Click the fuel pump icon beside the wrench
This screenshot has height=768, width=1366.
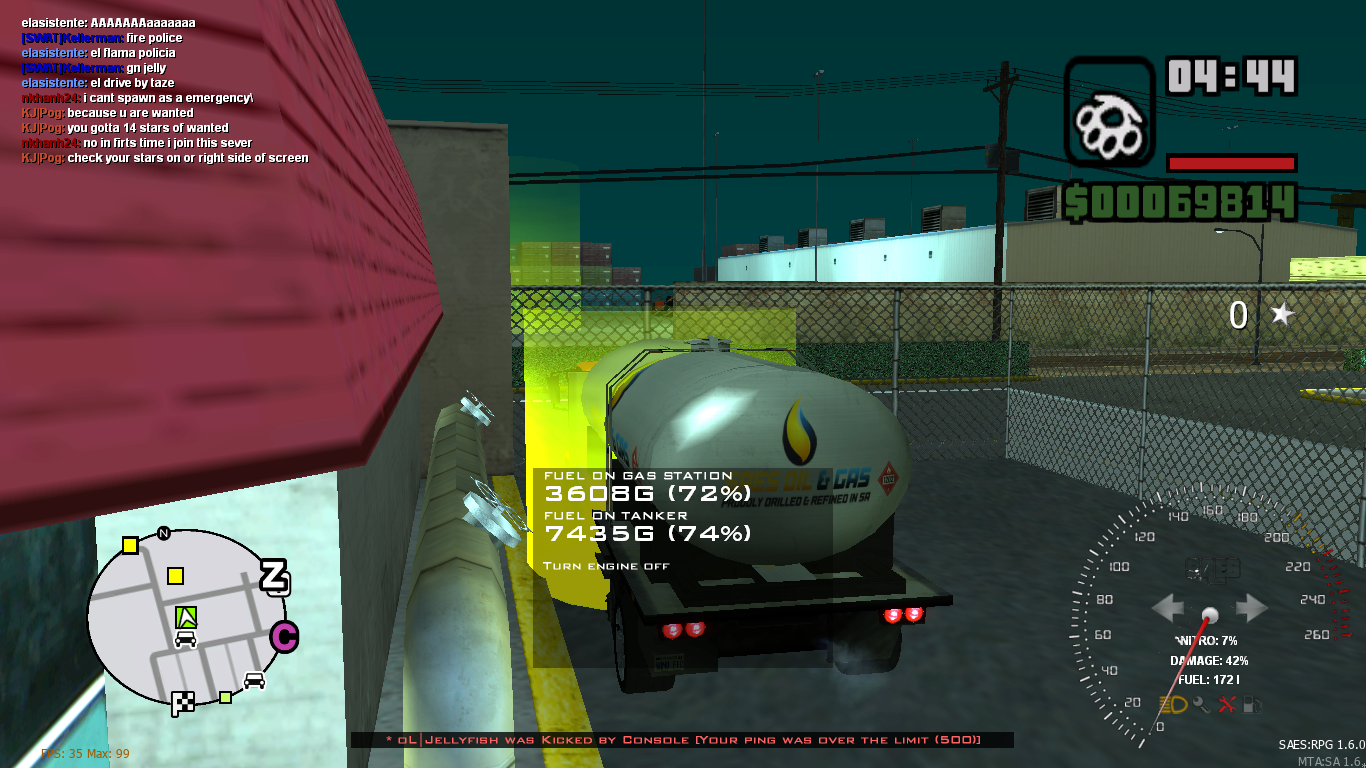click(x=1252, y=704)
